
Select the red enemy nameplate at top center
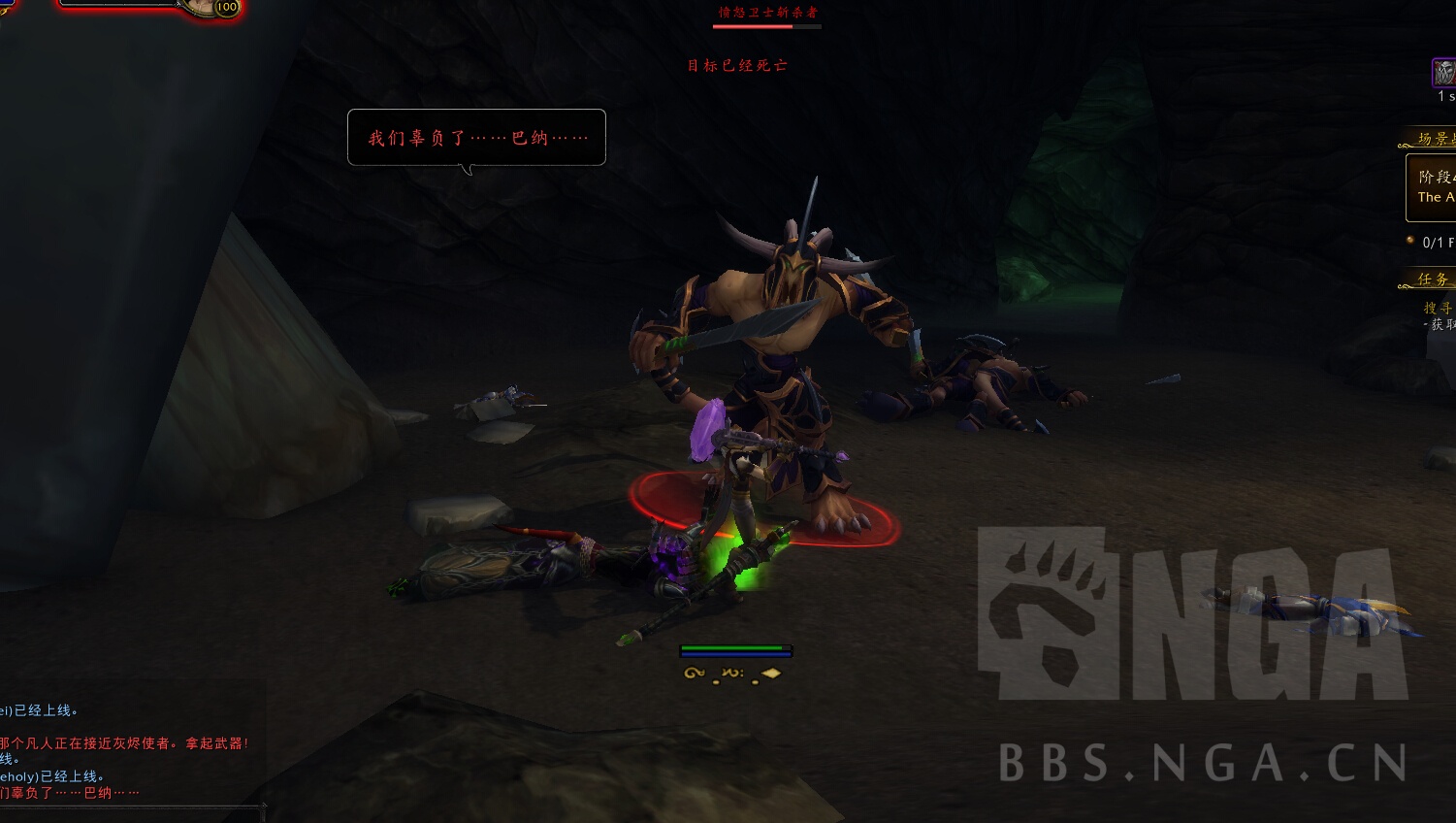pos(767,16)
